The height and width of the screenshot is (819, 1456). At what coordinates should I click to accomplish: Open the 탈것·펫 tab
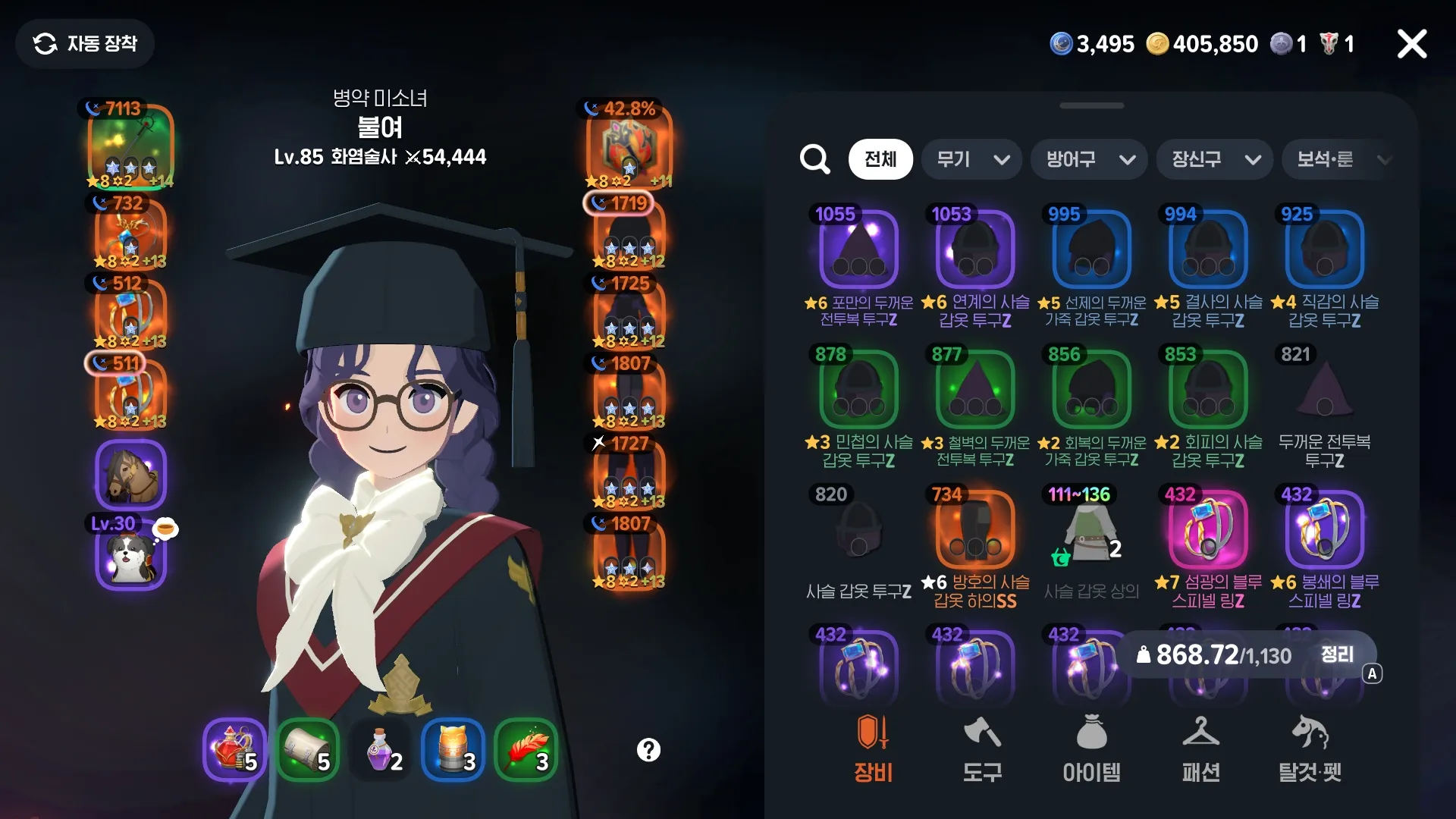click(x=1310, y=749)
